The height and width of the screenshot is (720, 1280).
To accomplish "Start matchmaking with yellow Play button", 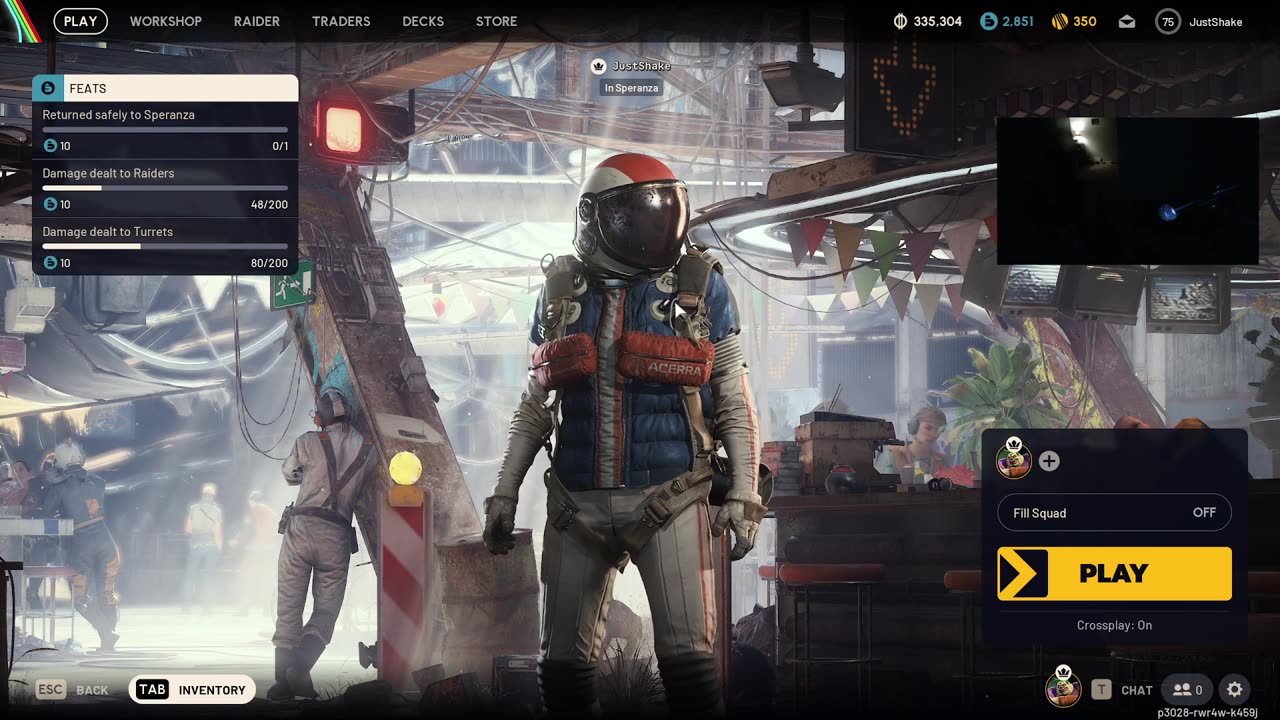I will (1114, 574).
